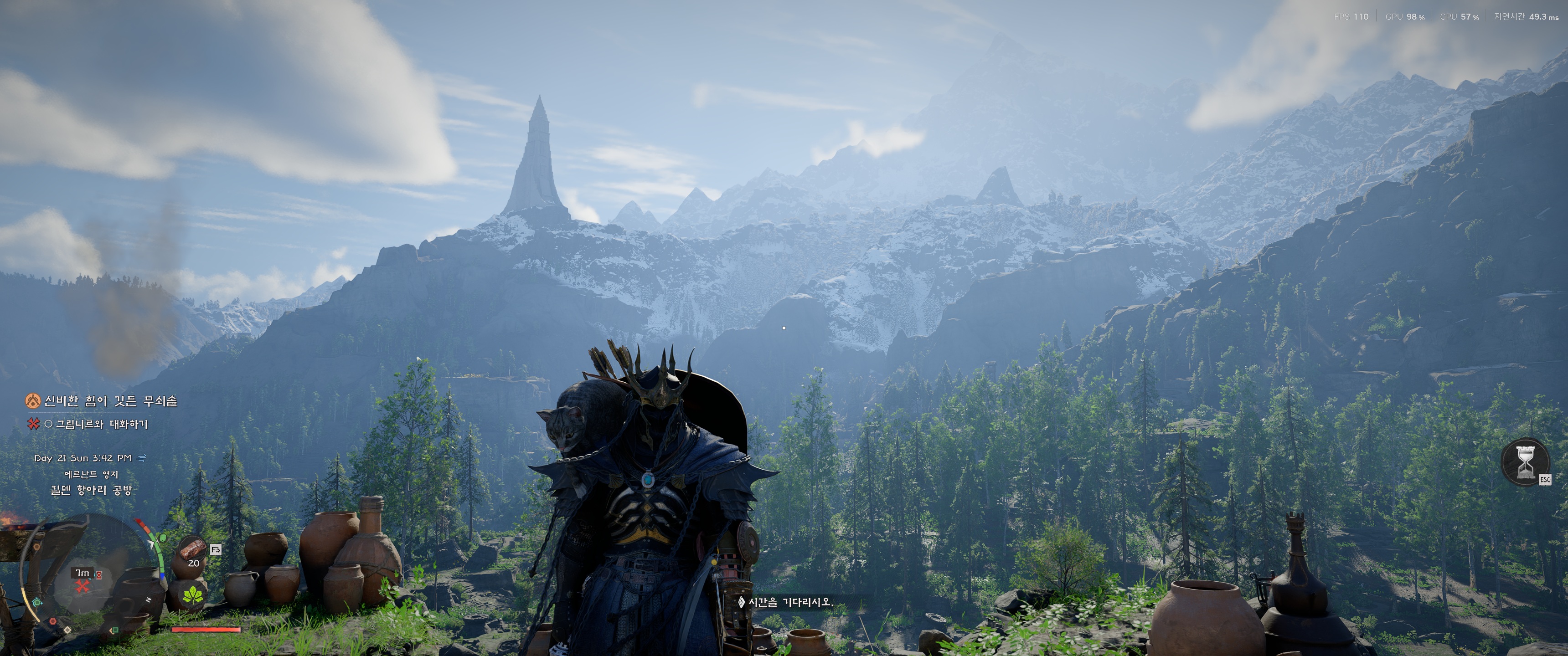Click the red quest marker on minimap
The image size is (1568, 656).
pos(82,587)
